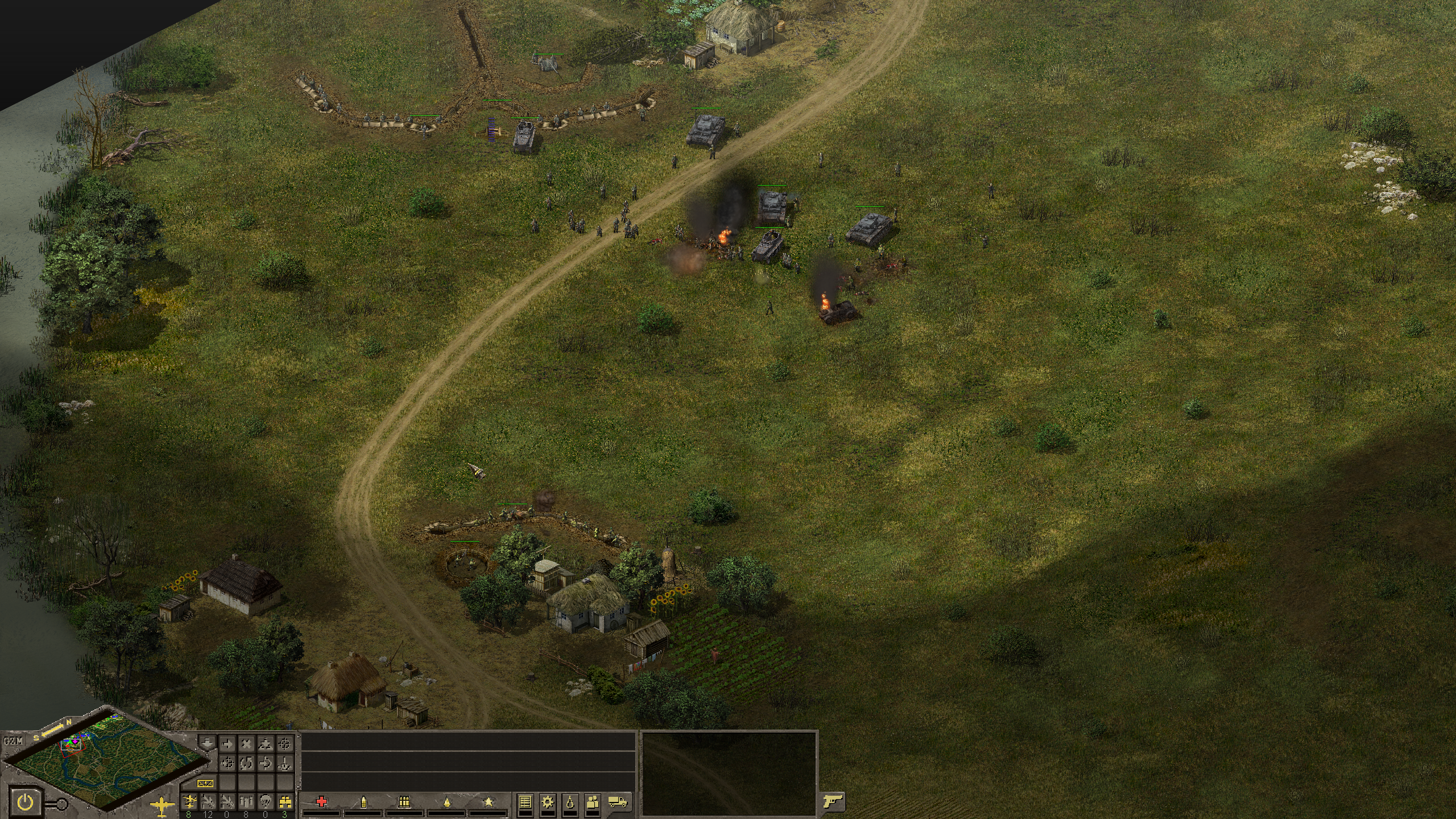
Task: Open the menu with the power button
Action: (25, 803)
